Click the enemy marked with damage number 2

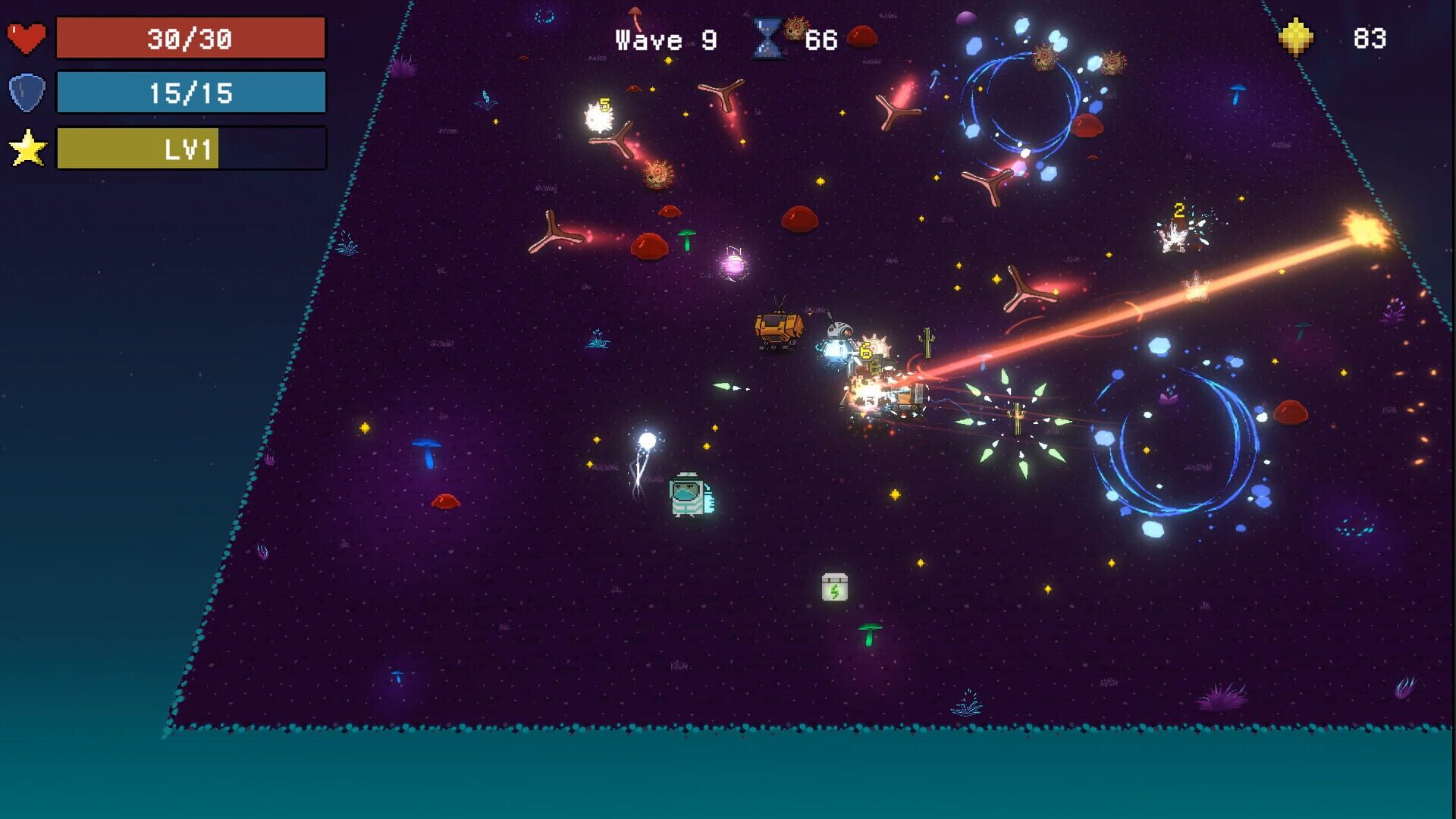[x=1175, y=231]
